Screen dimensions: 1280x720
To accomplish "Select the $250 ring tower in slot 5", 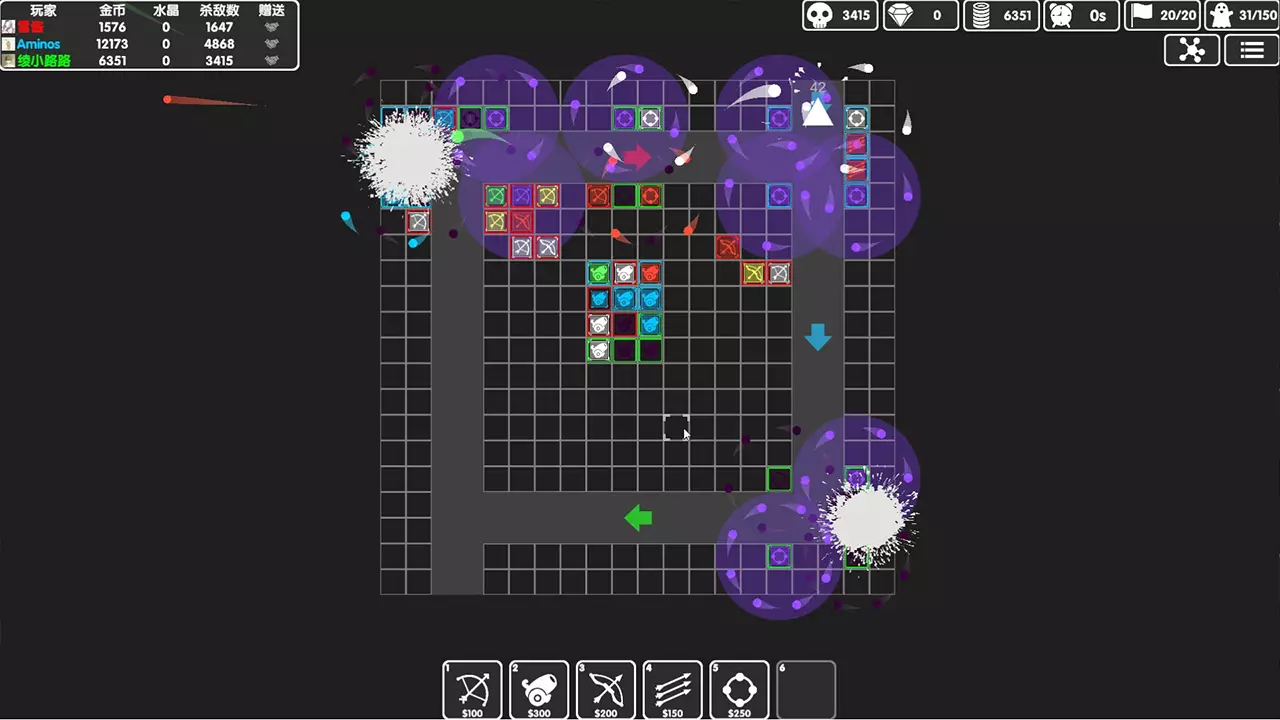I will 739,690.
